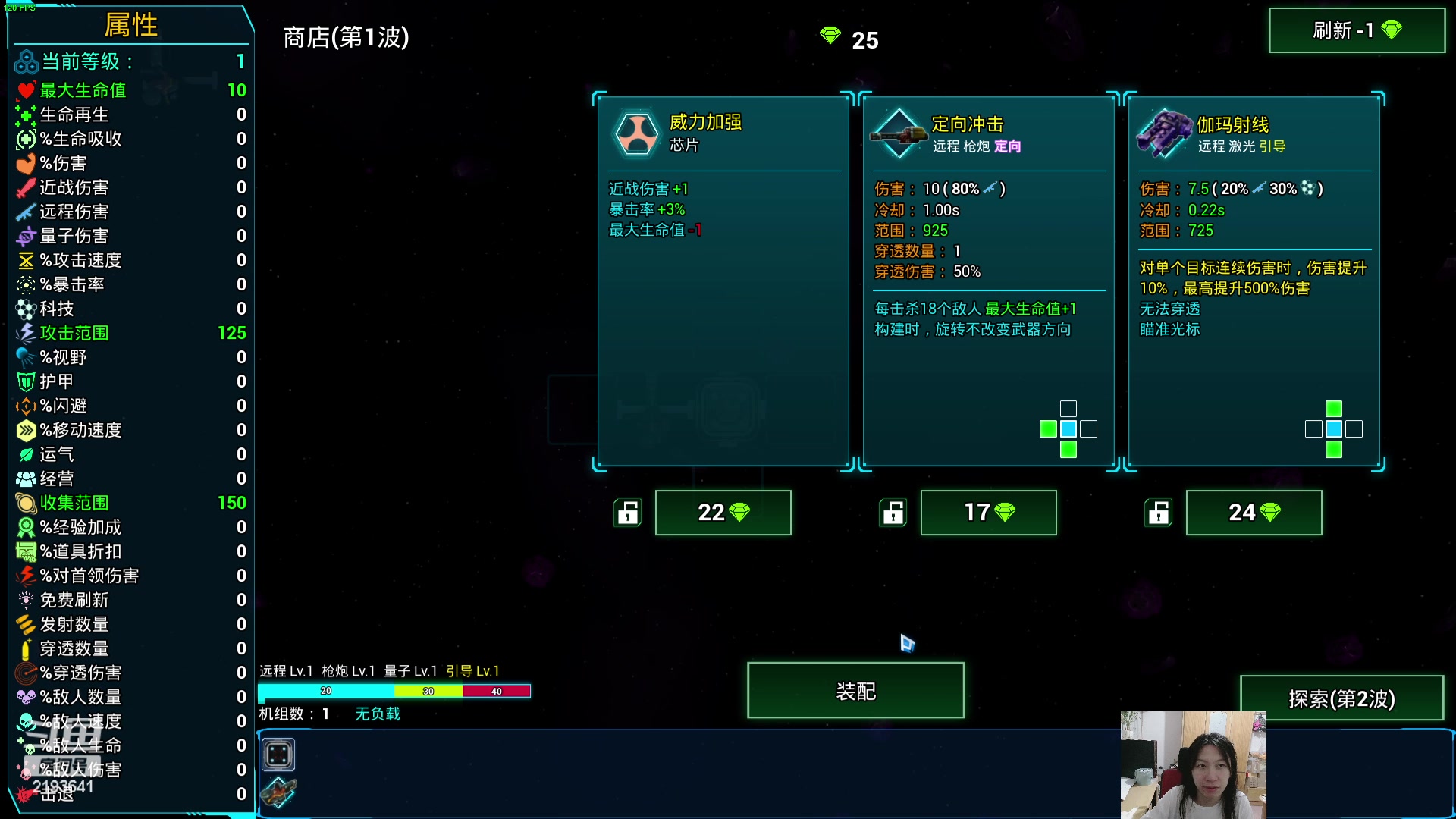This screenshot has height=819, width=1456.
Task: Select the gun weapon in inventory
Action: 278,793
